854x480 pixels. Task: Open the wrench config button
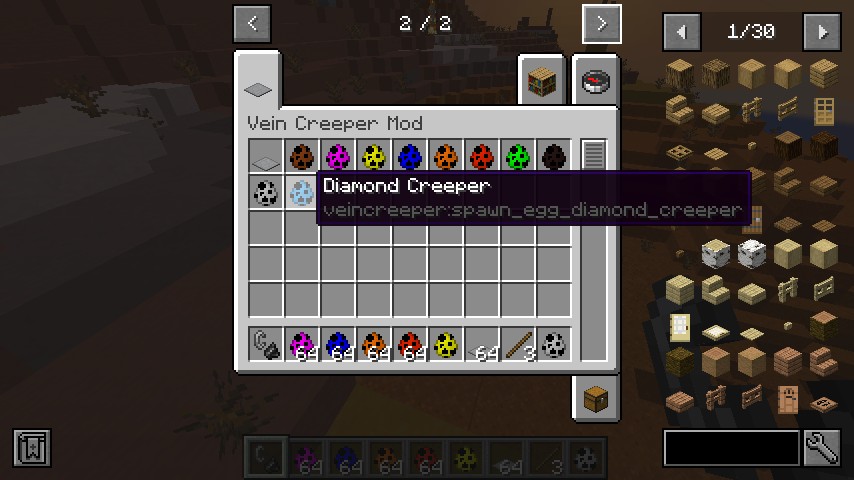tap(820, 447)
